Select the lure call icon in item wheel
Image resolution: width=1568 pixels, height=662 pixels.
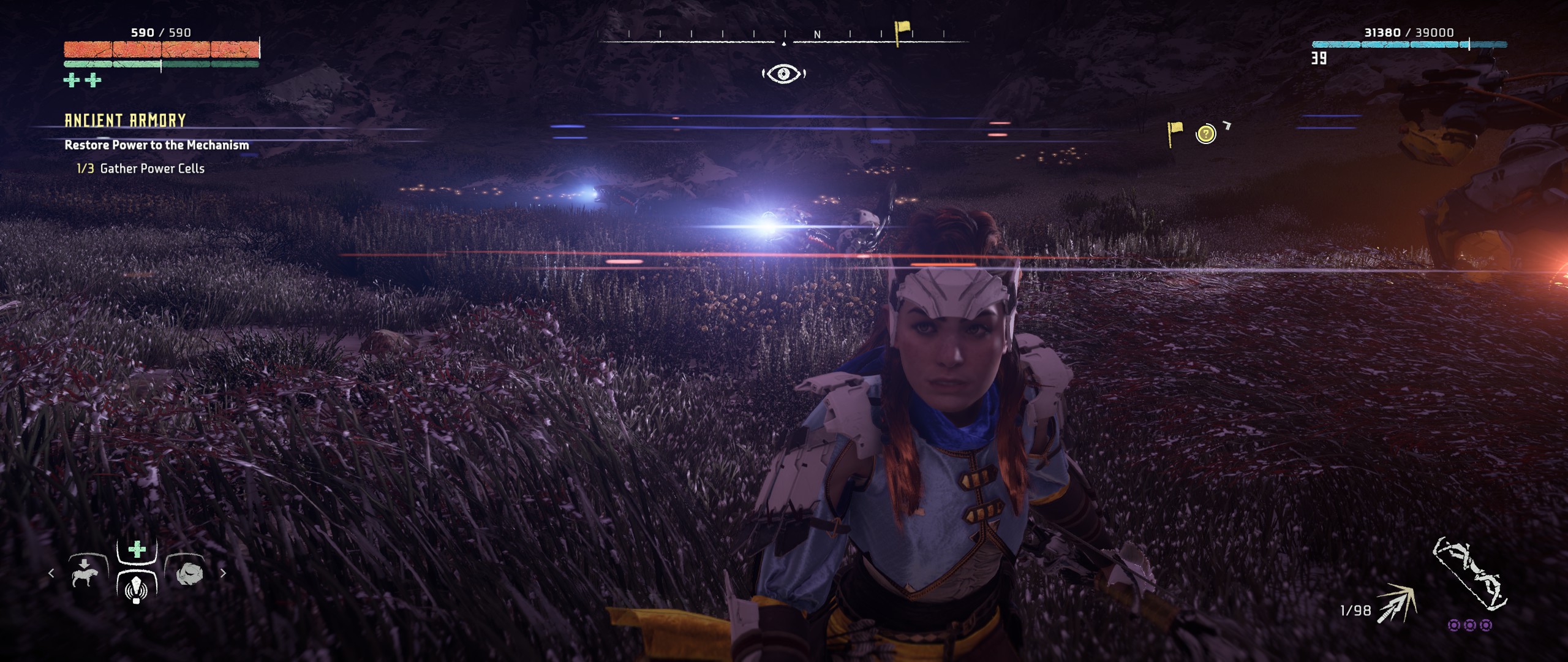136,590
